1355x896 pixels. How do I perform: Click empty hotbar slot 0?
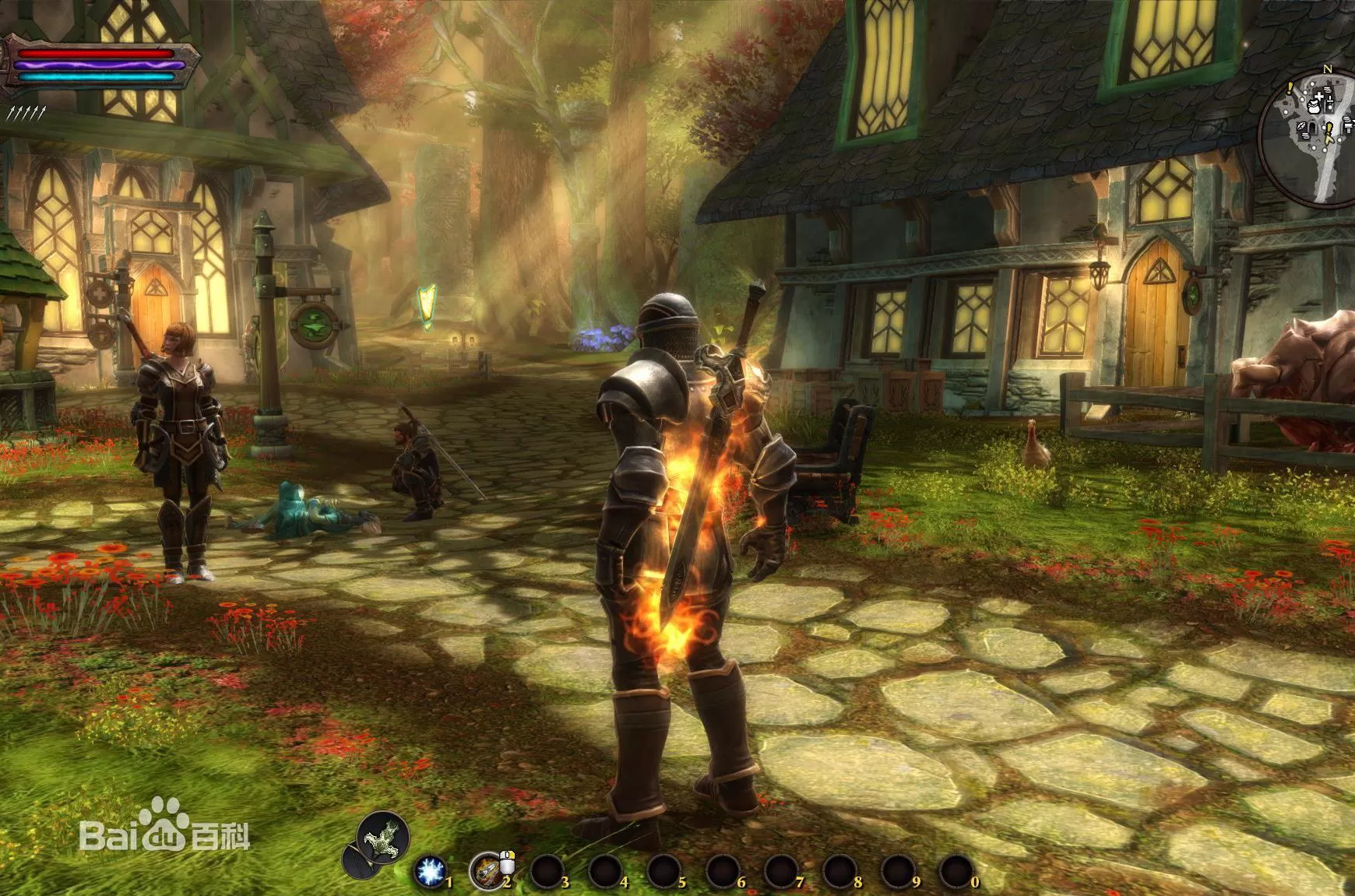click(957, 872)
